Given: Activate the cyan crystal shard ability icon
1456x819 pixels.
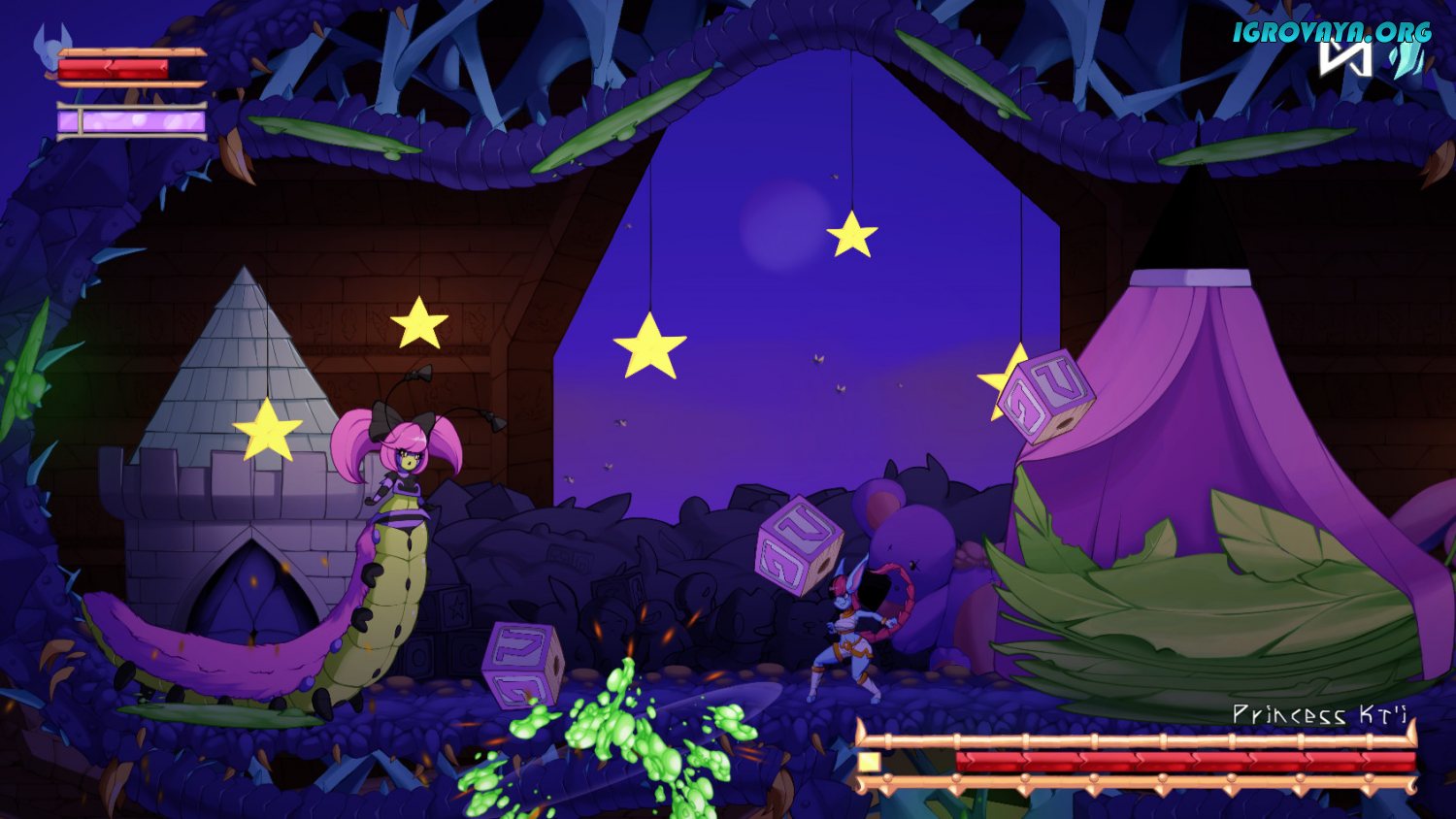Looking at the screenshot, I should [x=1406, y=60].
